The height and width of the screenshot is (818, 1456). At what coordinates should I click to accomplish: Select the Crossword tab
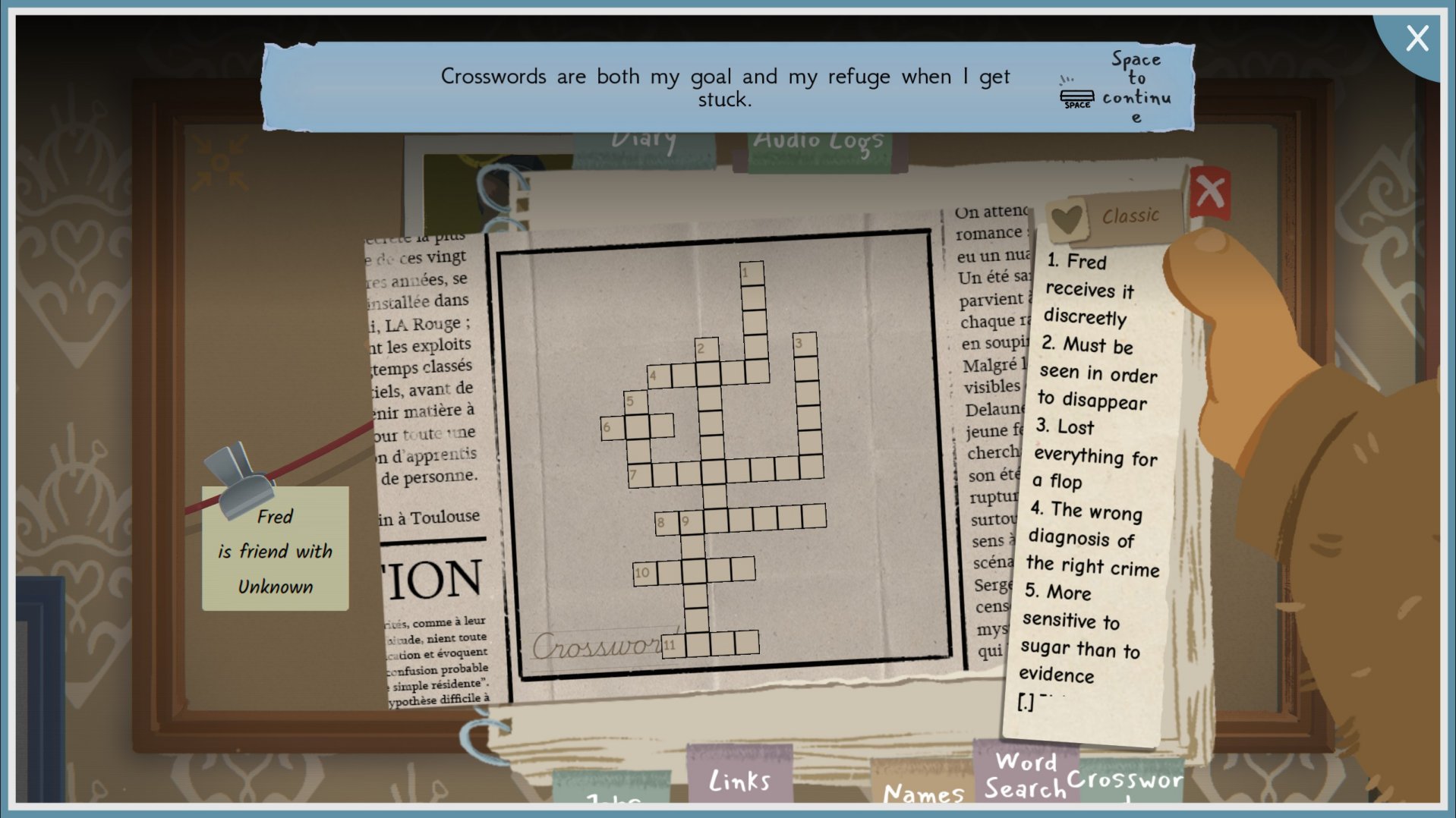coord(1125,782)
